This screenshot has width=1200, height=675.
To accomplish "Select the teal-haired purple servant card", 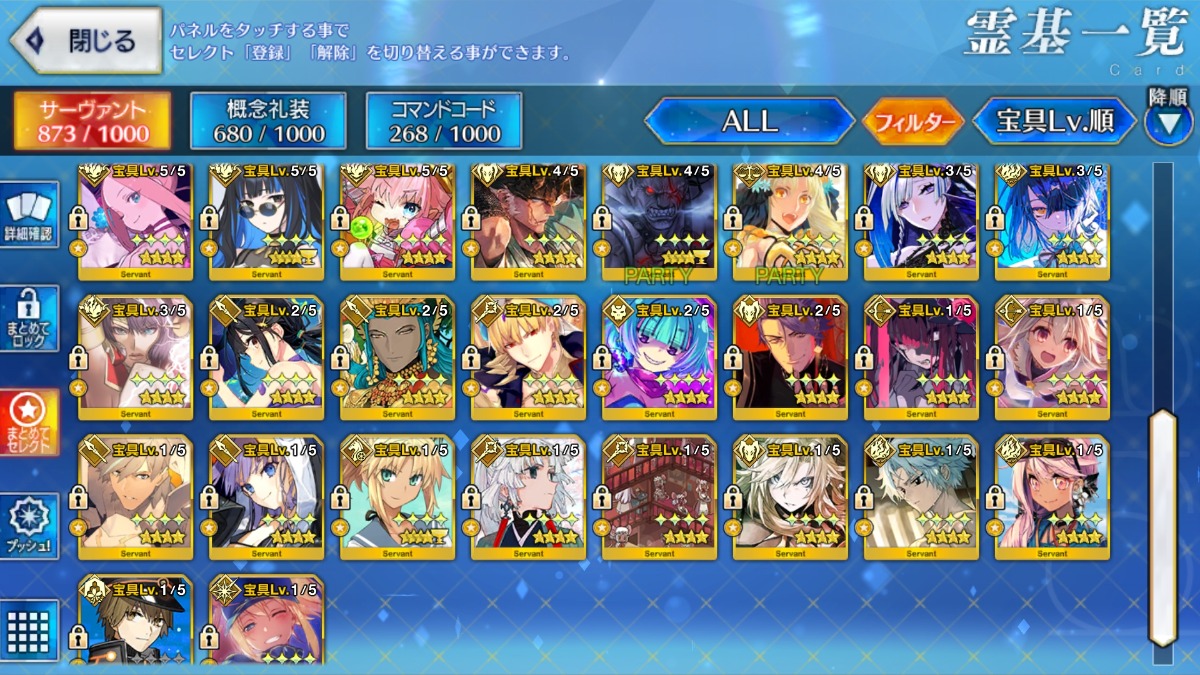I will (659, 357).
